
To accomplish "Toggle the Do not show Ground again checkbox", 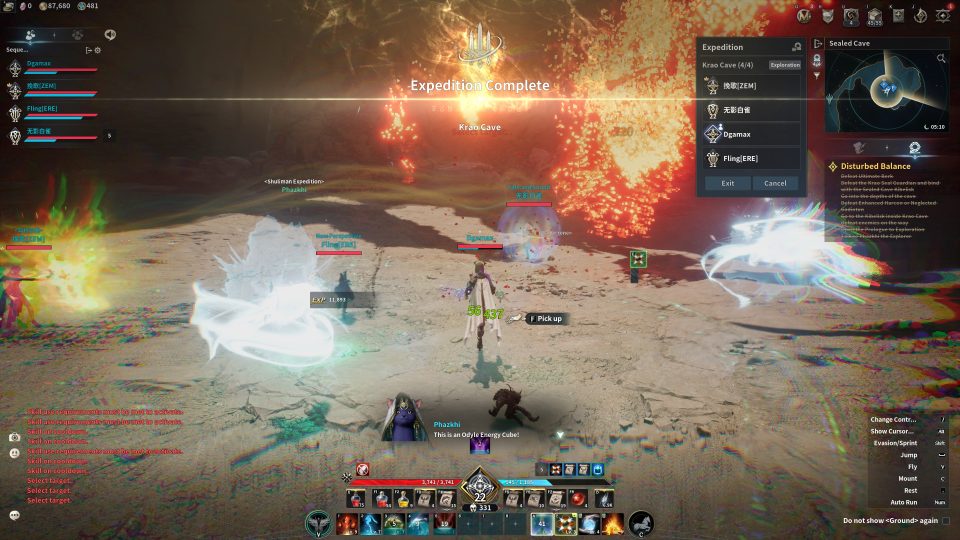I will pos(946,520).
